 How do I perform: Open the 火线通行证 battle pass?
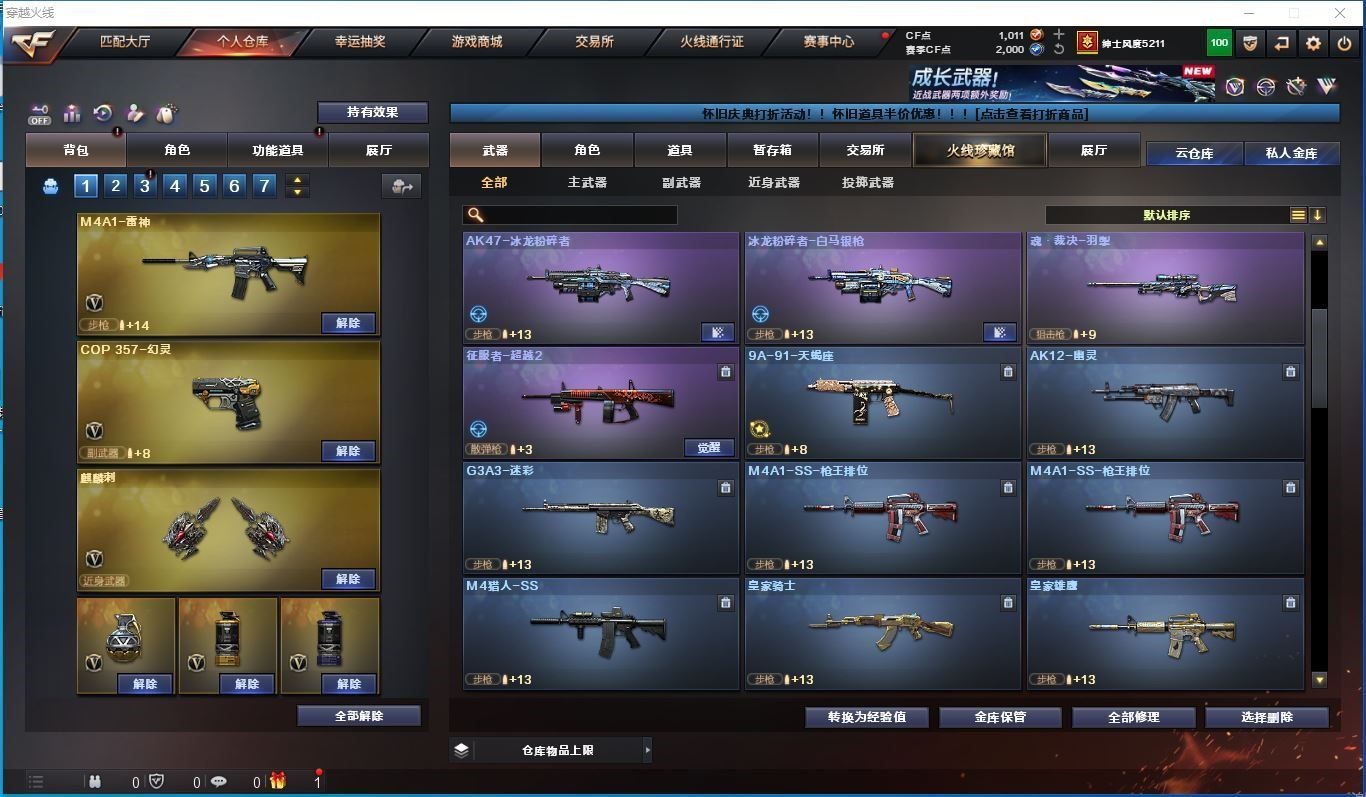coord(712,42)
